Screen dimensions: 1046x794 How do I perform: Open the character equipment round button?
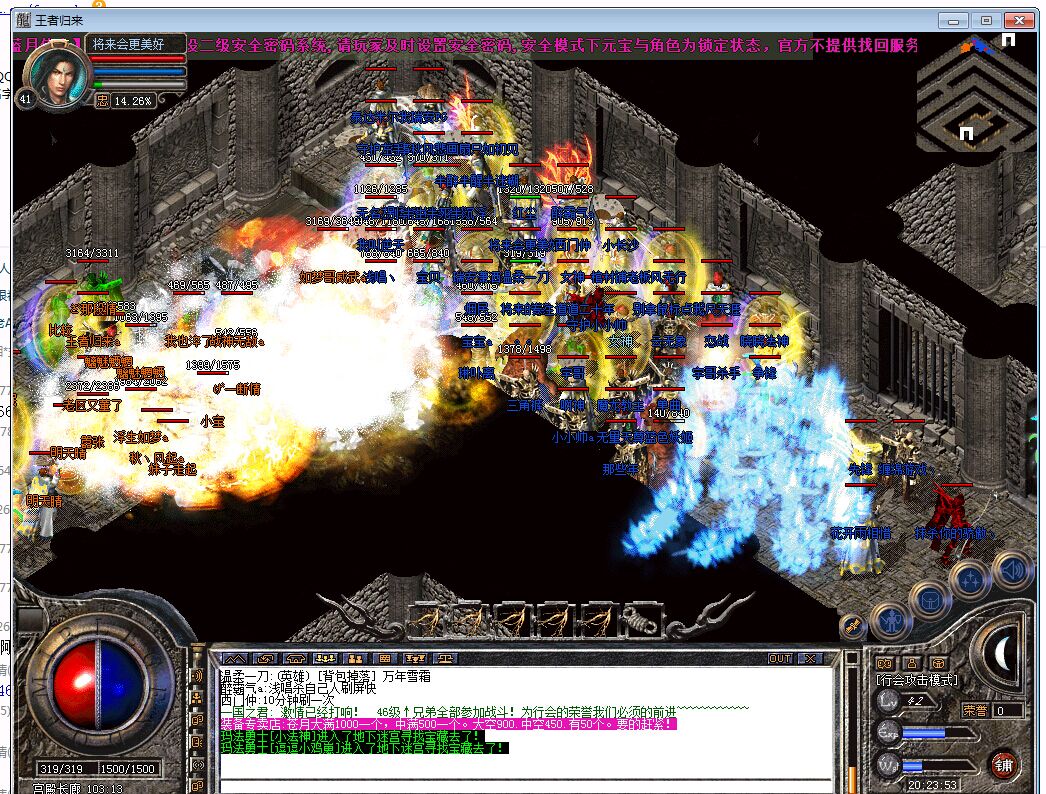[x=888, y=621]
